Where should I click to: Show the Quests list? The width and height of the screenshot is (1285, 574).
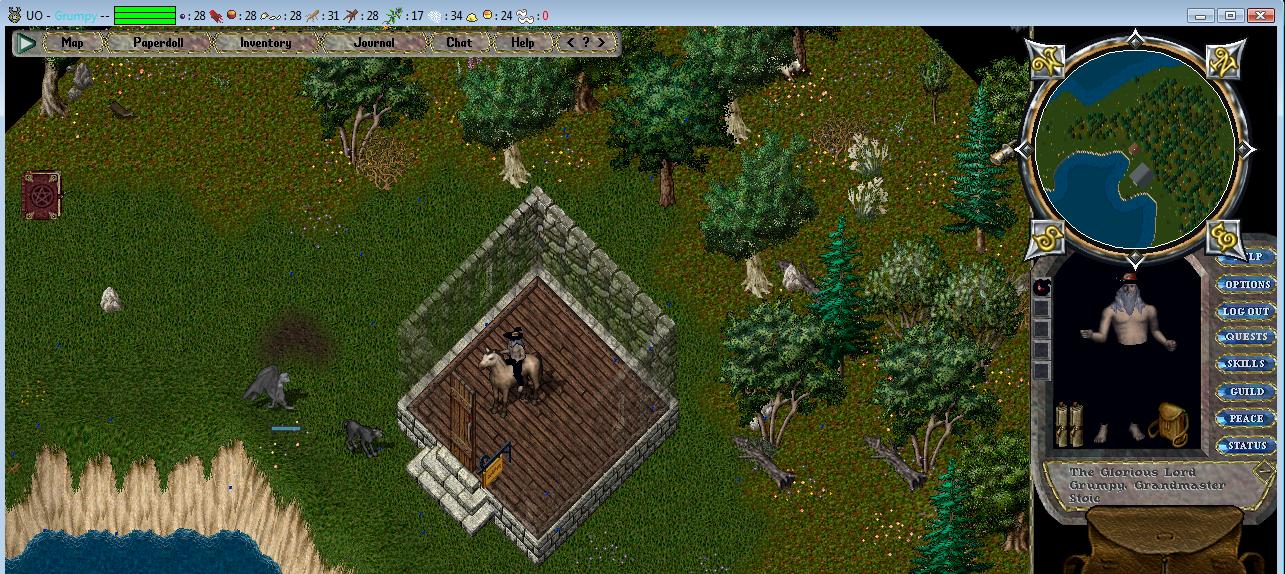[1246, 338]
